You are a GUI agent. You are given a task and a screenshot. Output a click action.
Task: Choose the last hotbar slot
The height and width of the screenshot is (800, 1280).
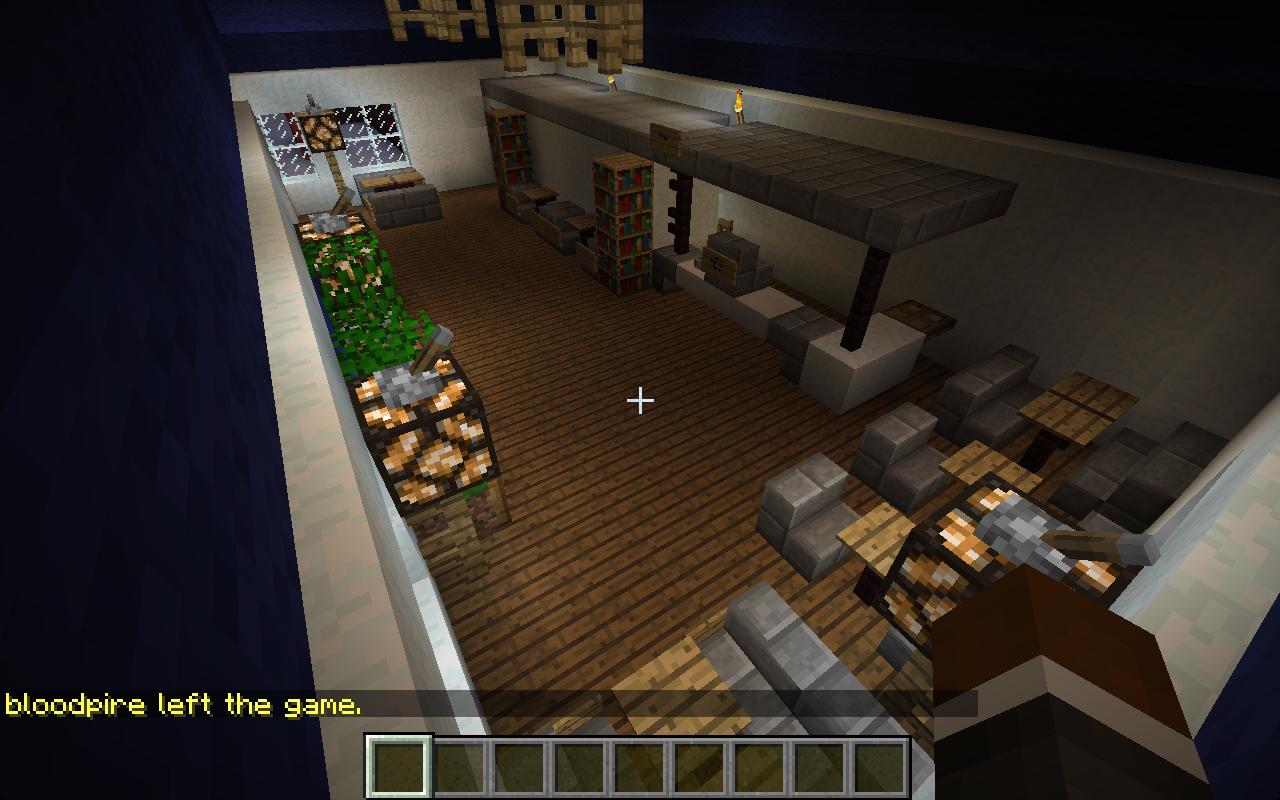tap(880, 767)
